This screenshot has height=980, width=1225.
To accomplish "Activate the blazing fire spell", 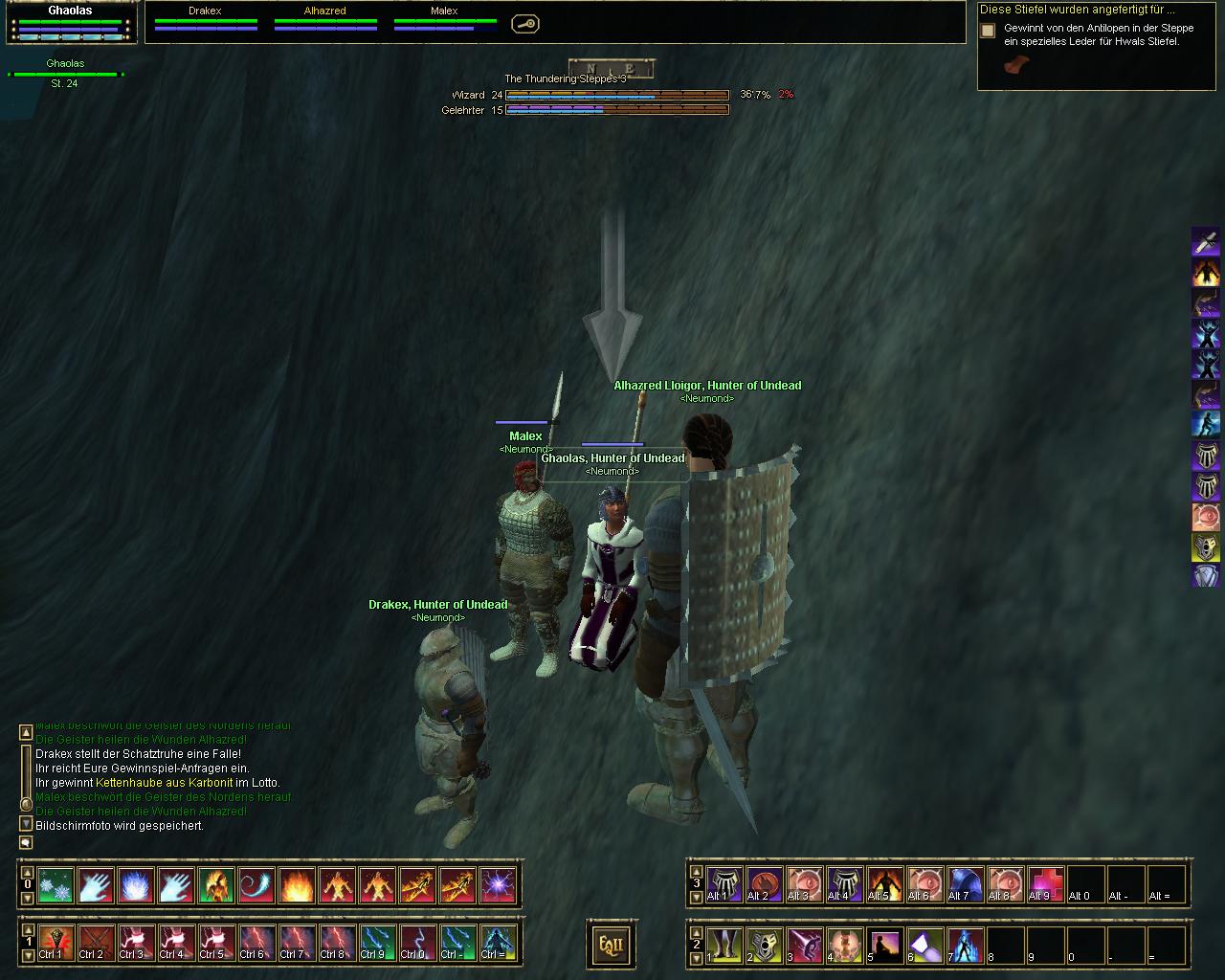I will (x=297, y=886).
